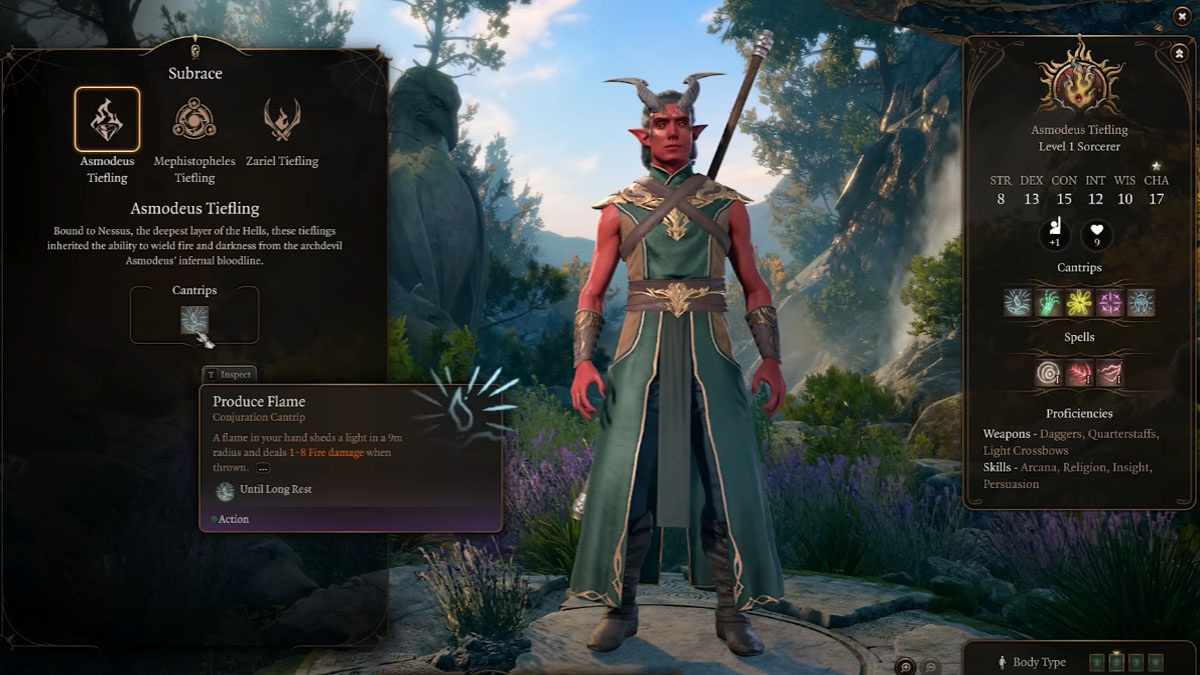
Task: Click the Produce Flame cantrip icon under Subrace
Action: point(194,320)
